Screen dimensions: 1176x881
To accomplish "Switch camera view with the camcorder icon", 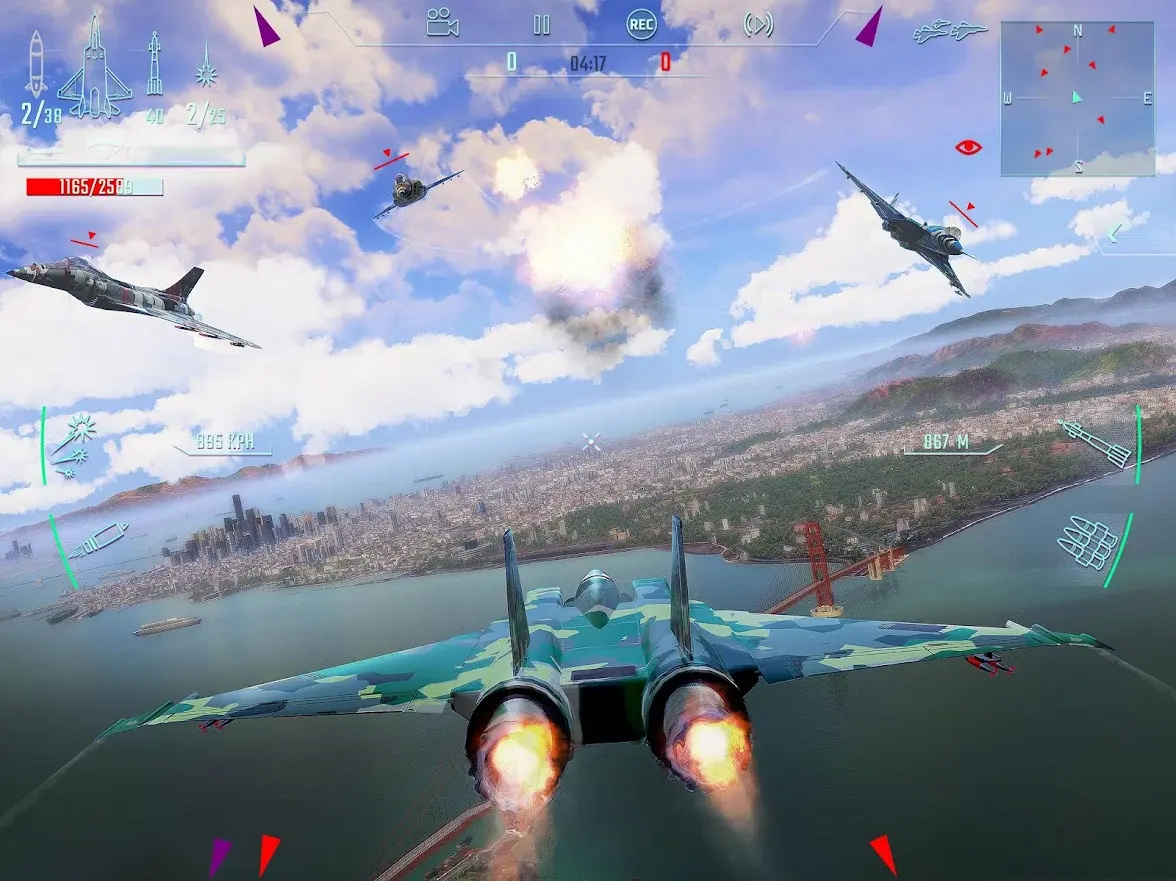I will 441,23.
